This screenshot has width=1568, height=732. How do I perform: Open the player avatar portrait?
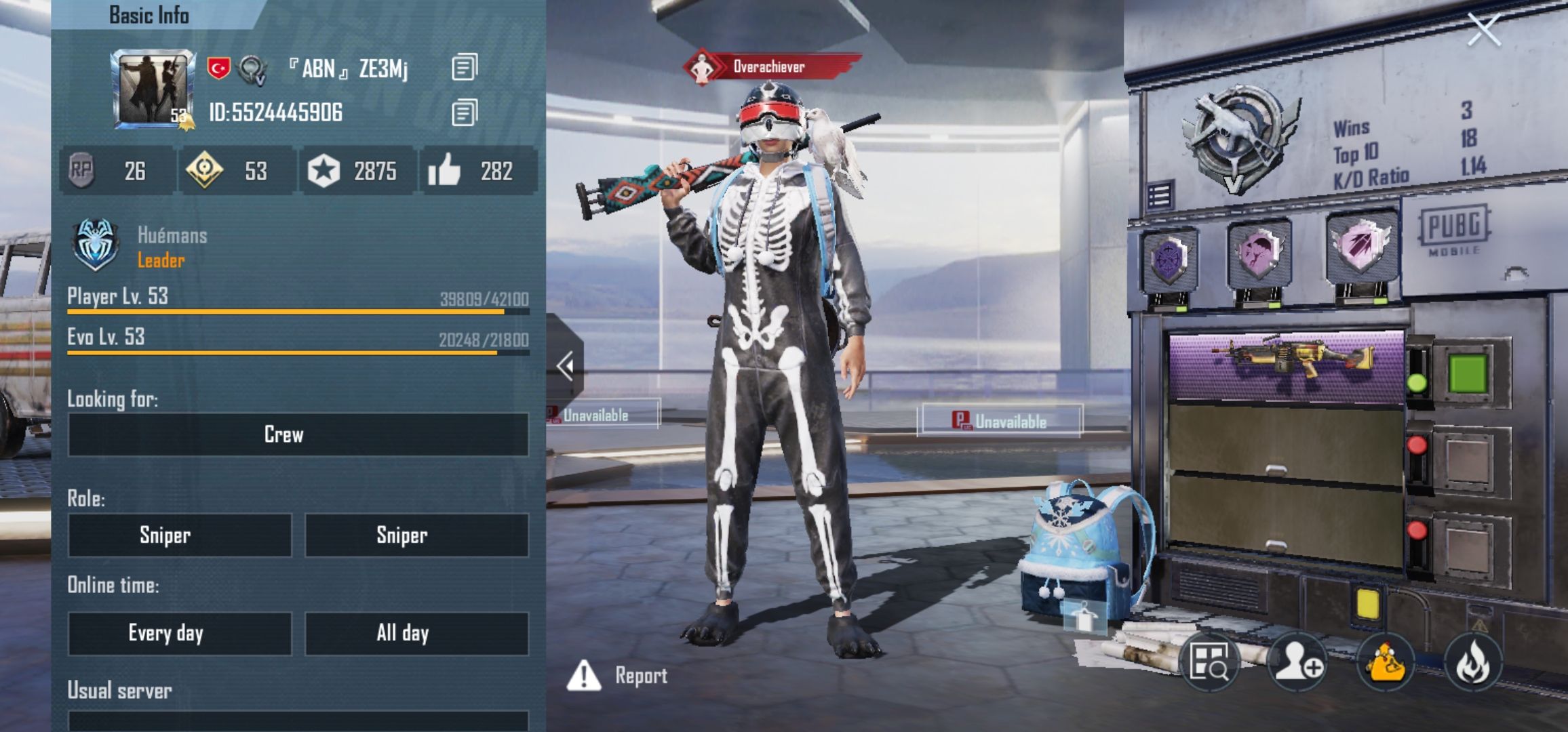coord(153,89)
